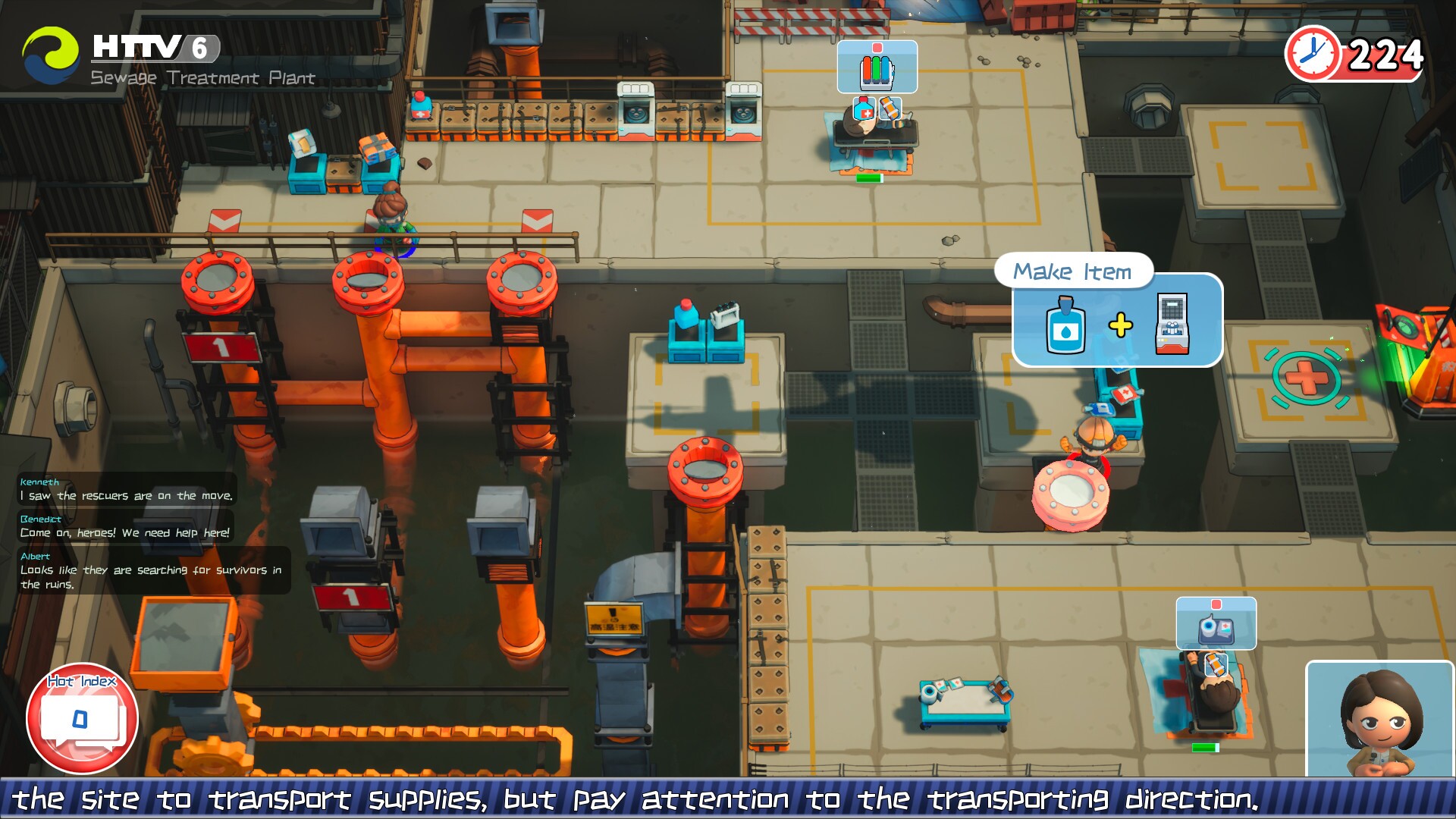Screen dimensions: 1456x819
Task: Toggle the red status dot on the patient's bubble
Action: point(877,47)
